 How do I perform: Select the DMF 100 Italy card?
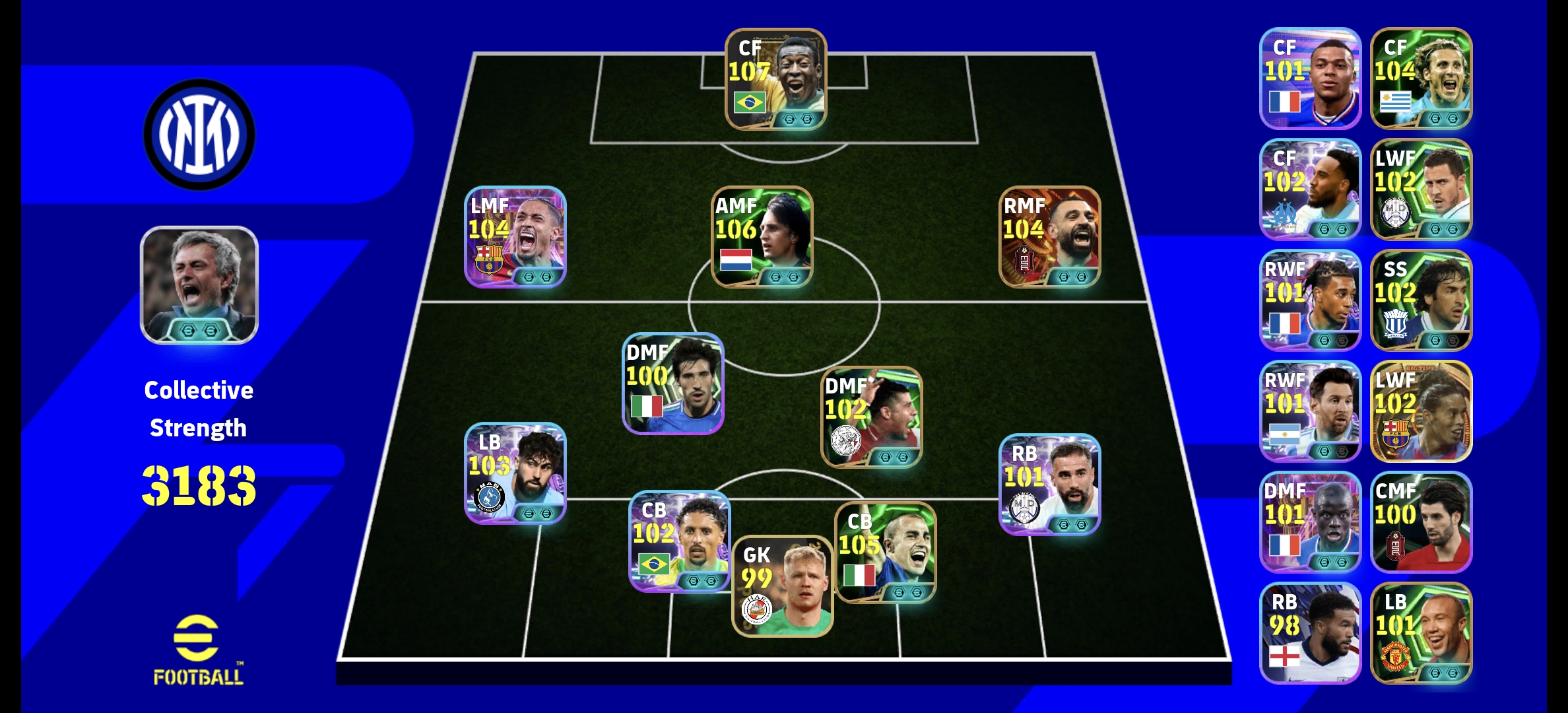click(x=673, y=384)
